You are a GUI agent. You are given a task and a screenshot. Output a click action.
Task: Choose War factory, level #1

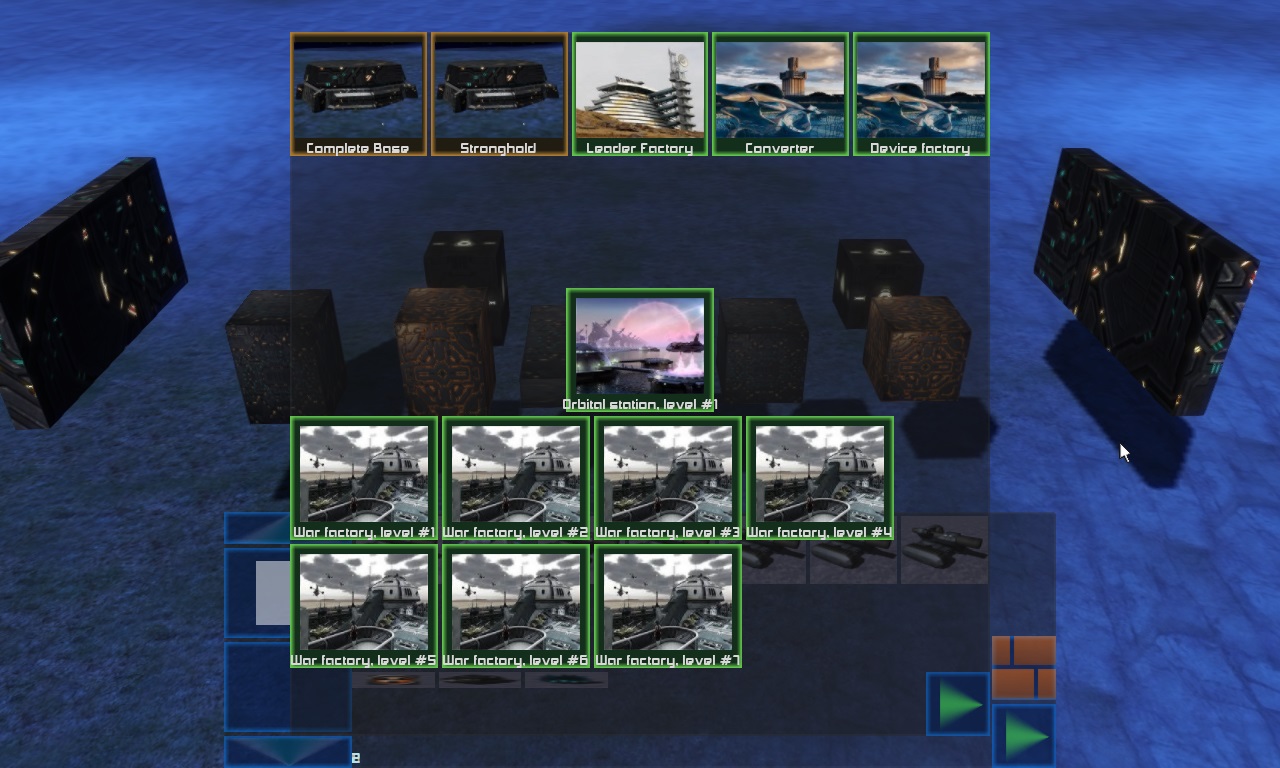click(364, 477)
